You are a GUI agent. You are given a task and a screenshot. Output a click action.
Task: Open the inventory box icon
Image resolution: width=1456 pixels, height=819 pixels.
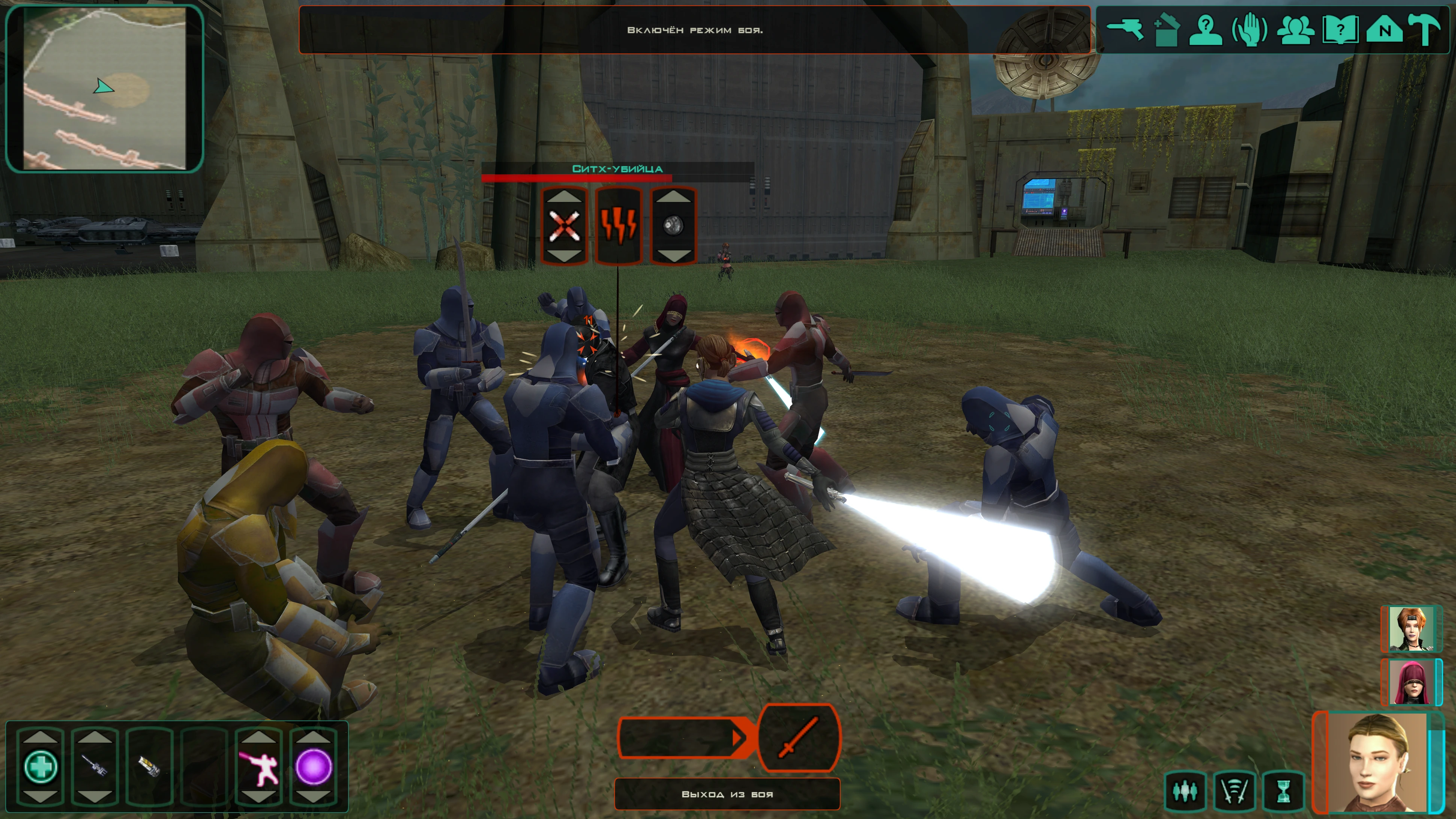[x=1165, y=29]
